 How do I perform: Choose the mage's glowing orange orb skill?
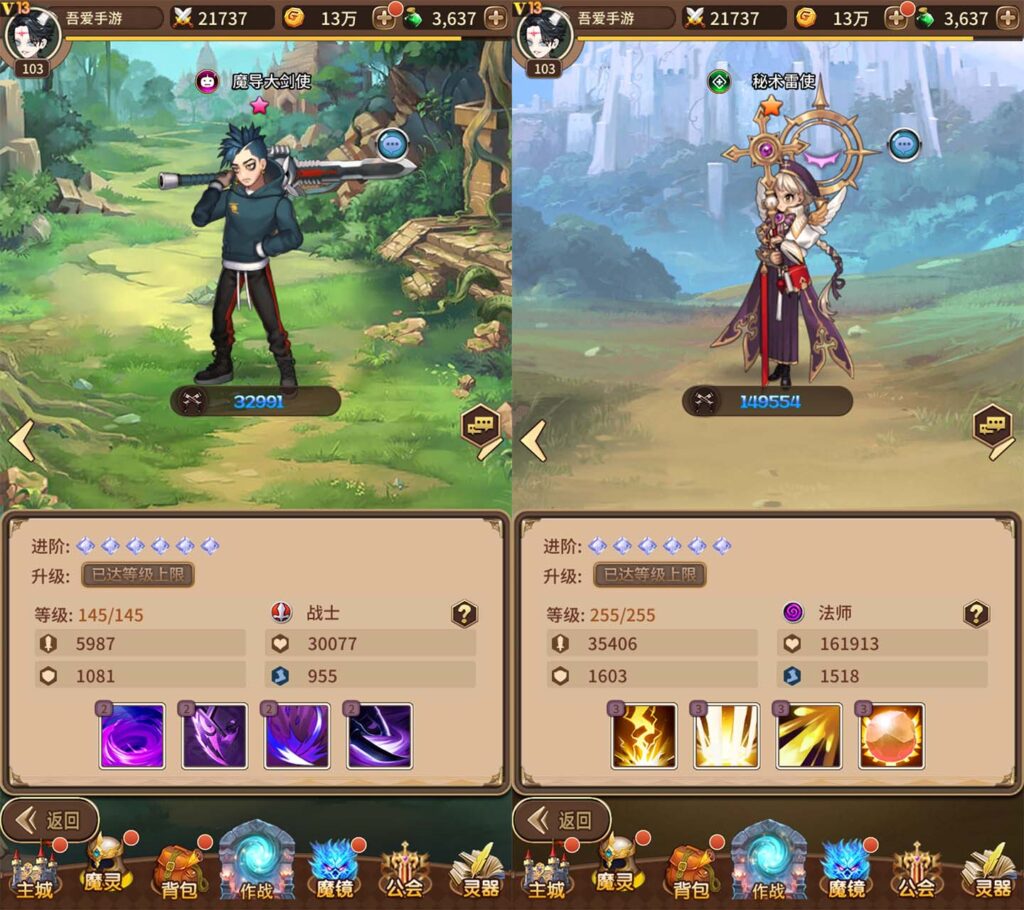tap(891, 736)
